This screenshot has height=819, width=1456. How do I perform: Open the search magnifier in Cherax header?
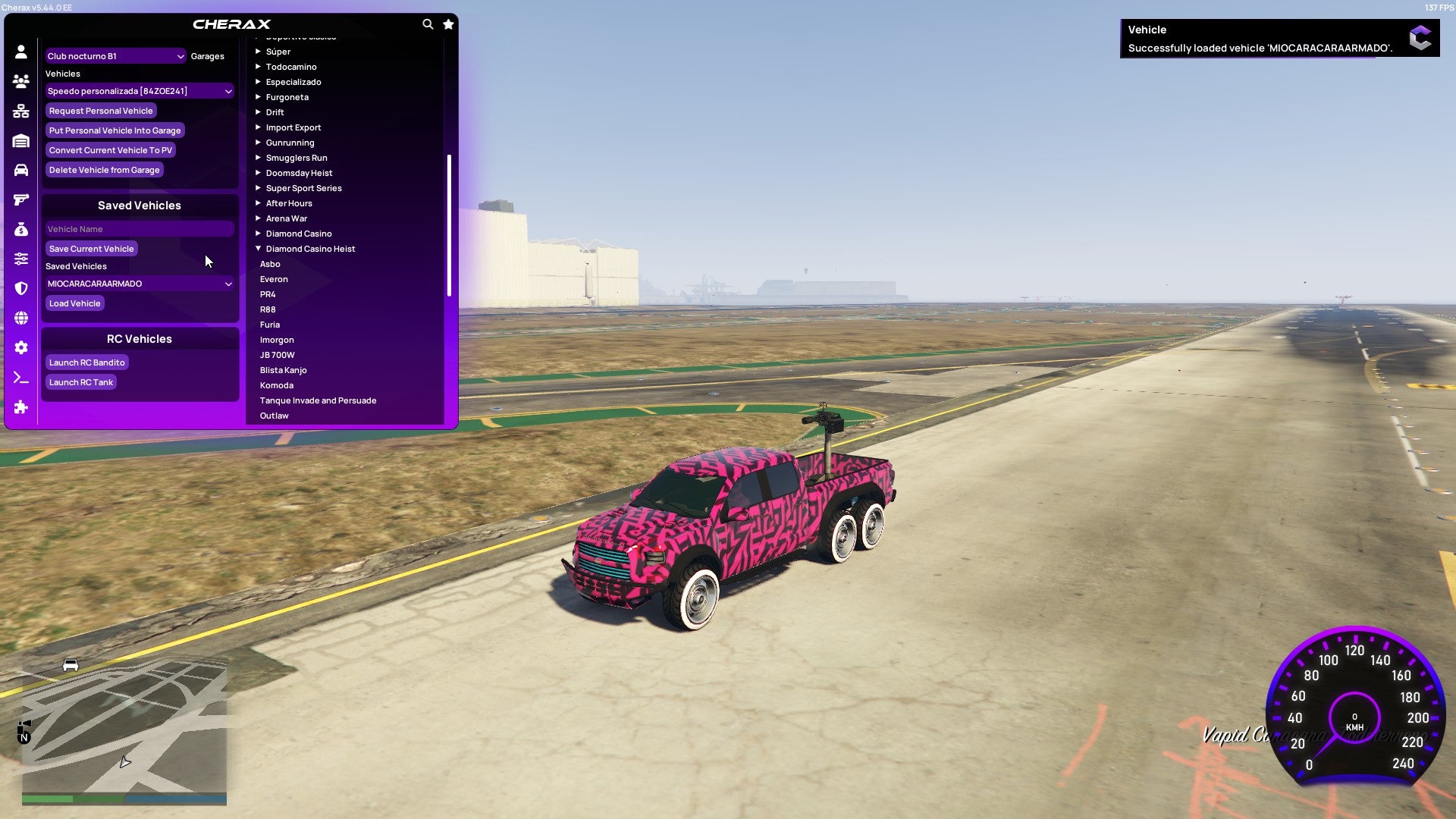[428, 24]
